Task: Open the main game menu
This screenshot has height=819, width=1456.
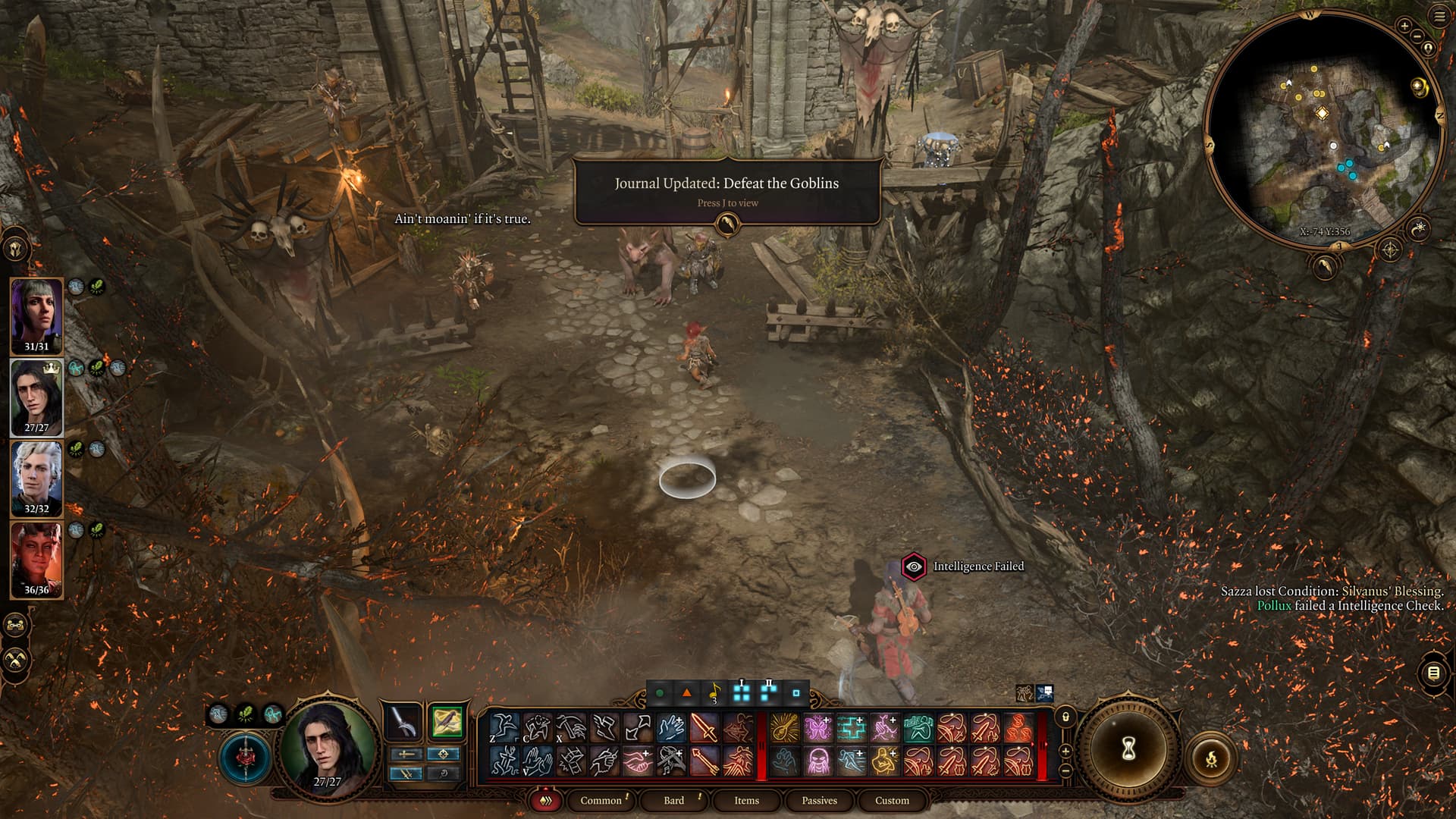Action: (1439, 17)
